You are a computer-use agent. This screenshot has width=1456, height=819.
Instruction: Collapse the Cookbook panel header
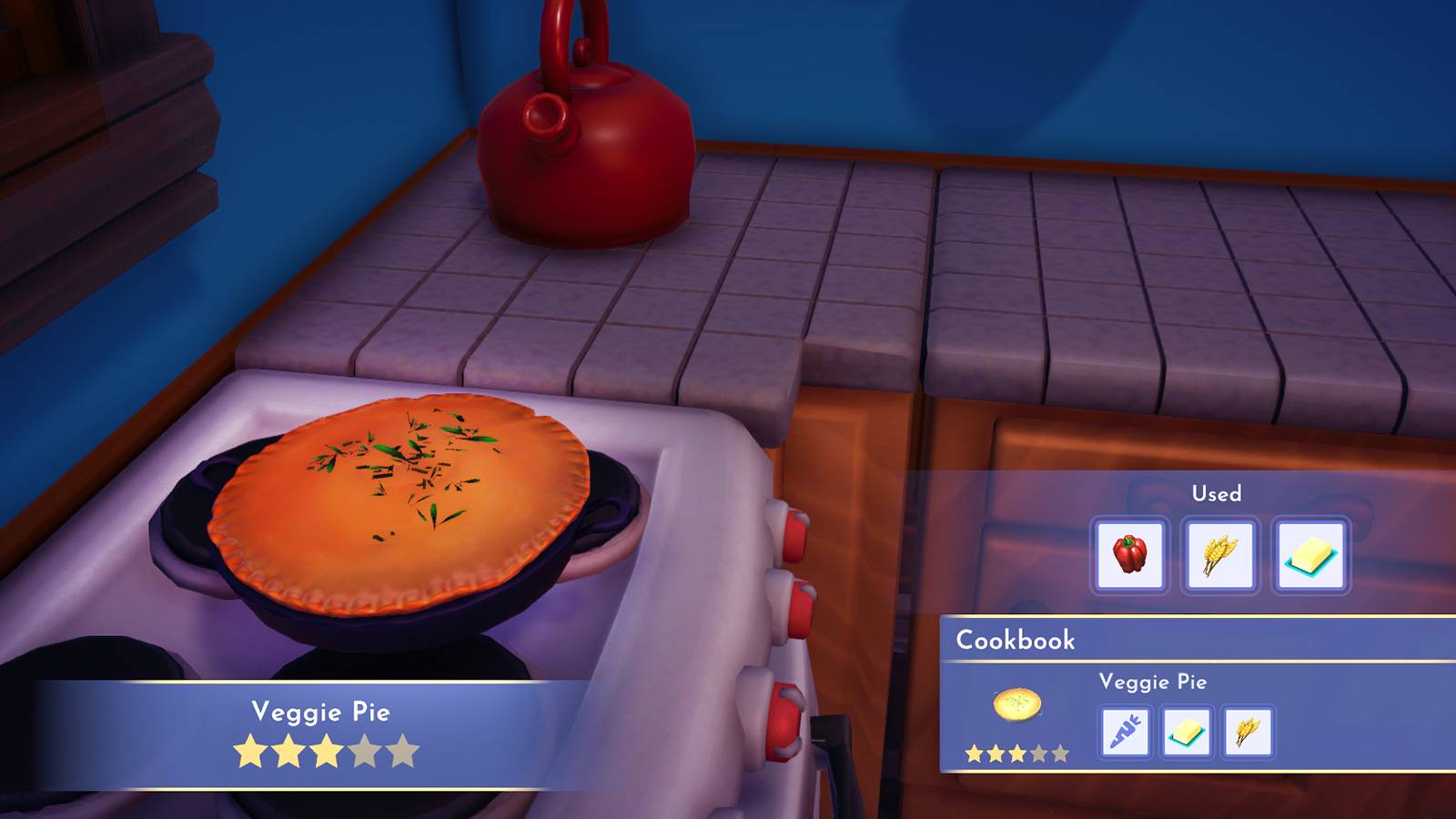tap(1016, 639)
